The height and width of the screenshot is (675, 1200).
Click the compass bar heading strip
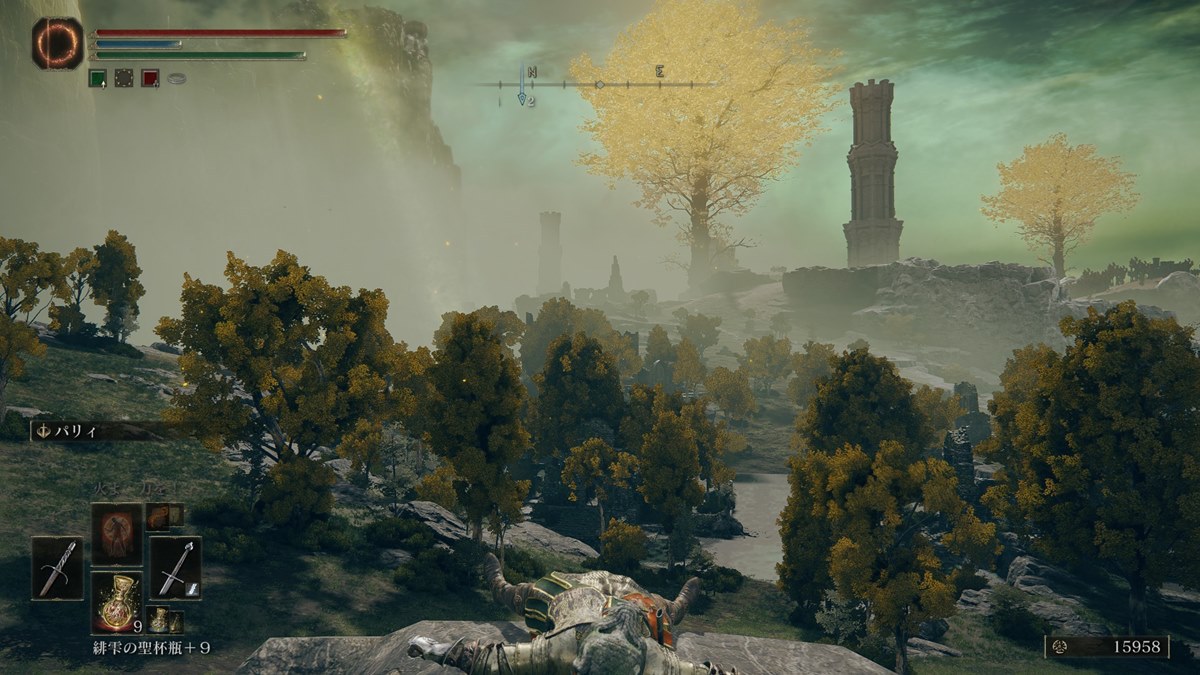tap(598, 84)
